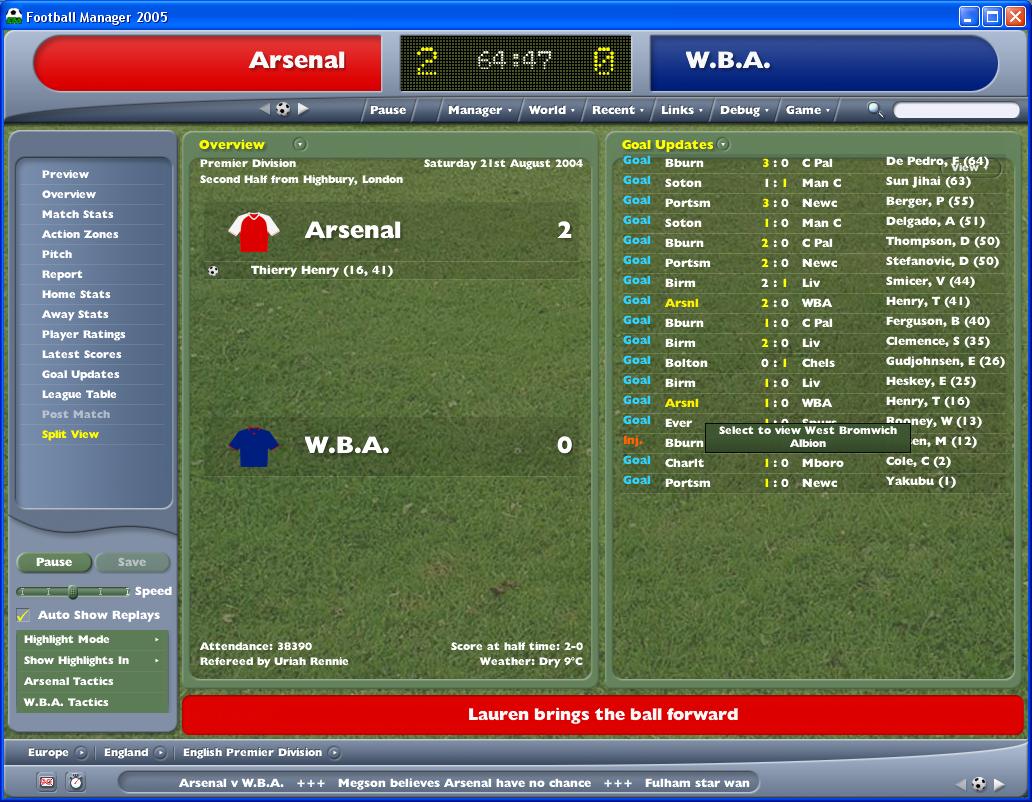Open the Debug menu
Viewport: 1032px width, 802px height.
pyautogui.click(x=744, y=110)
